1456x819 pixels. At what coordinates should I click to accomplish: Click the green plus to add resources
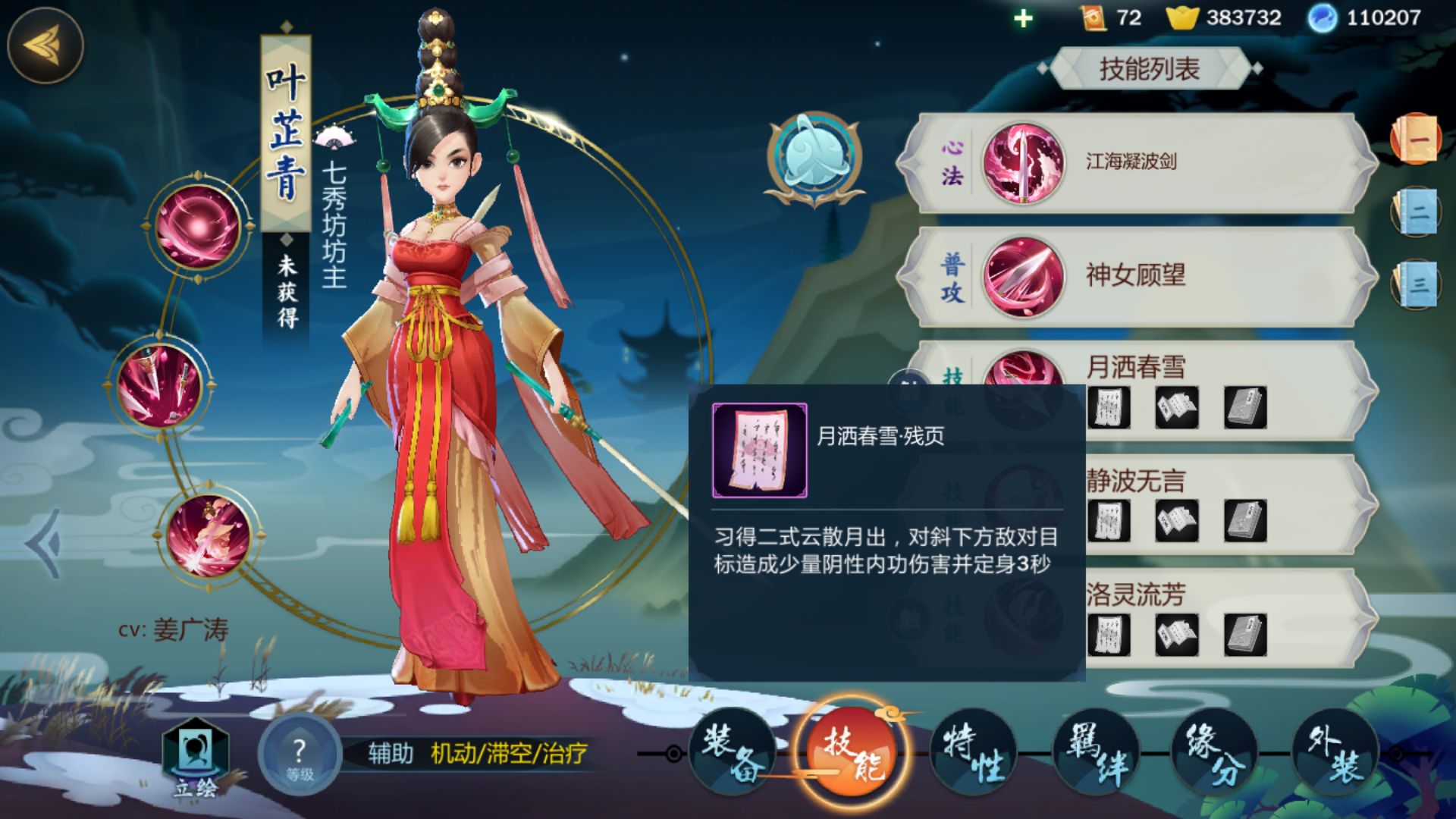click(x=1024, y=18)
